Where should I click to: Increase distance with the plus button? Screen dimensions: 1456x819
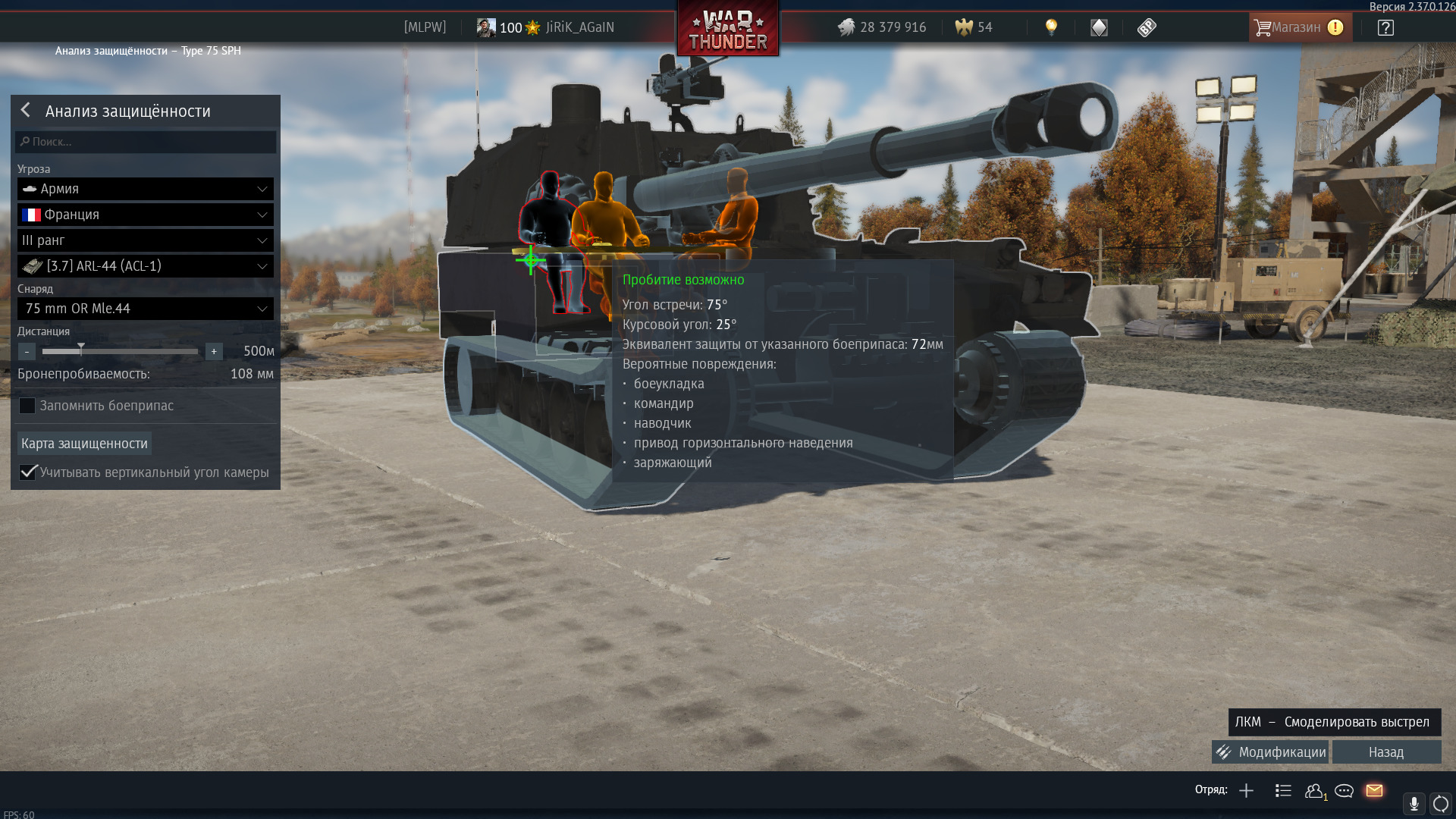click(214, 352)
